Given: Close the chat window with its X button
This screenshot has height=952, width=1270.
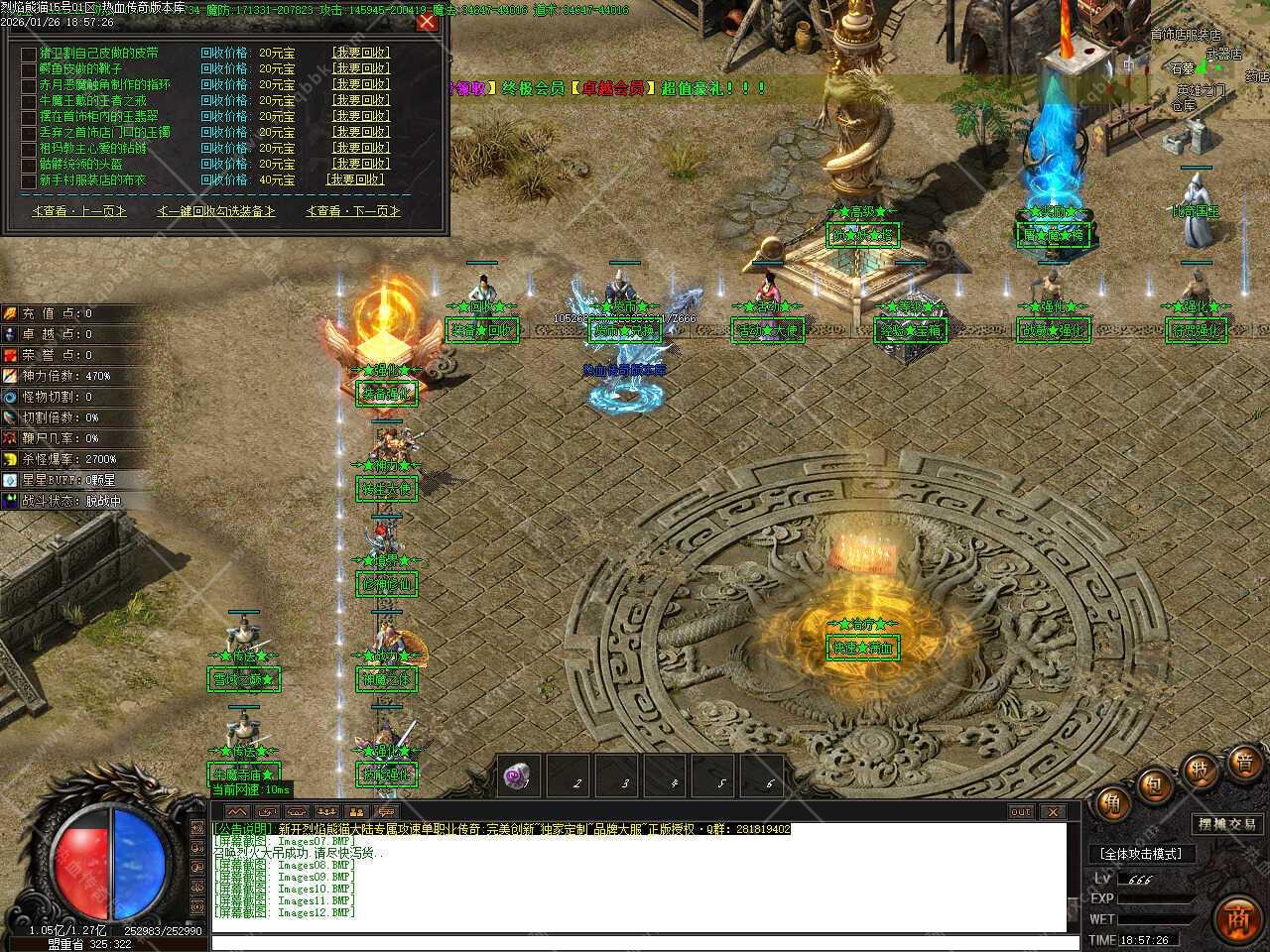Looking at the screenshot, I should point(1052,812).
